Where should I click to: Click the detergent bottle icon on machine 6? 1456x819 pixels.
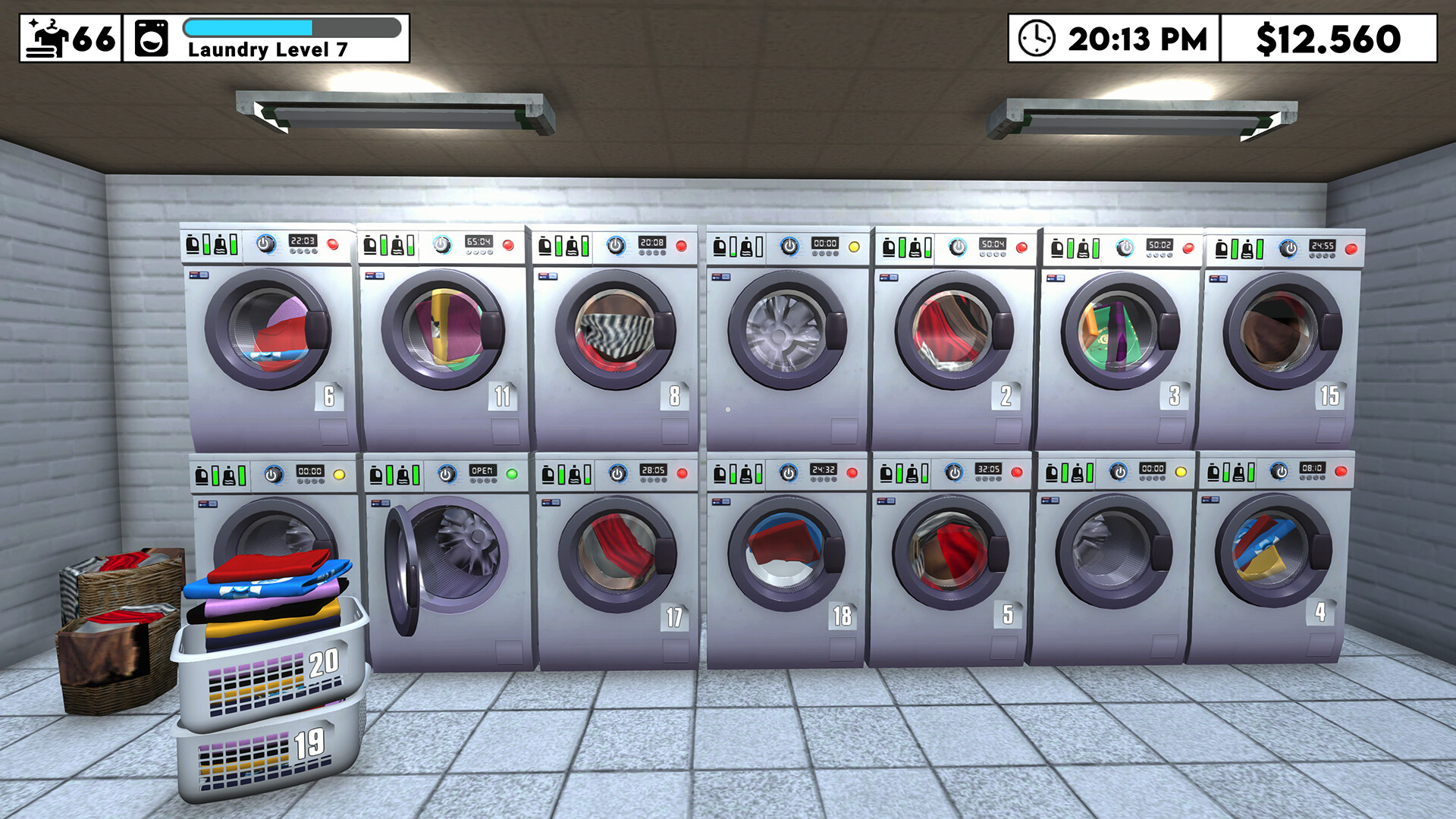click(x=195, y=245)
